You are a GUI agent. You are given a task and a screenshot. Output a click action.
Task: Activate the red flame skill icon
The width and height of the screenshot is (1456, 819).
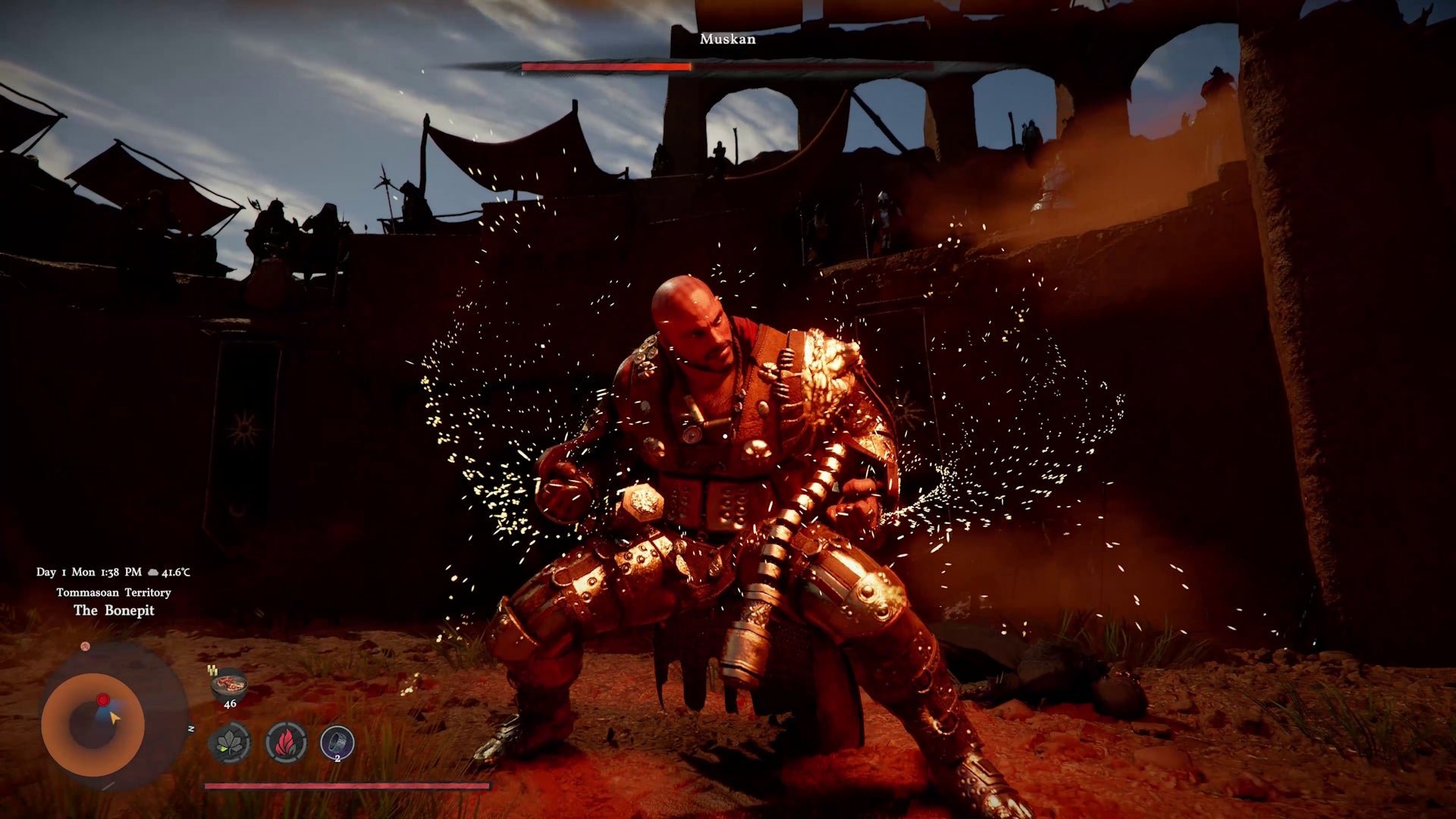(x=286, y=742)
